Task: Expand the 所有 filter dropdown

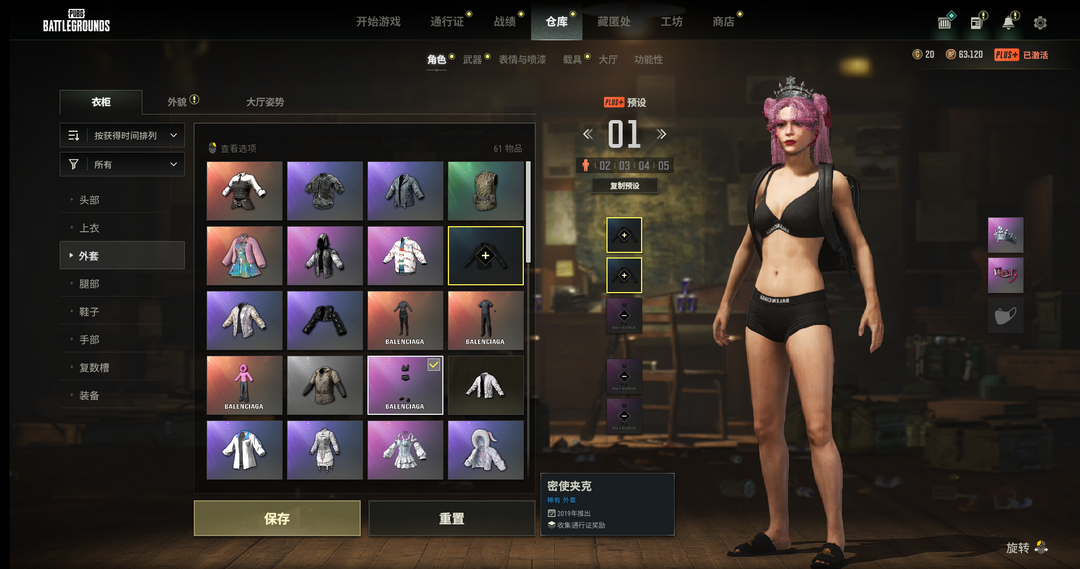Action: click(x=122, y=164)
